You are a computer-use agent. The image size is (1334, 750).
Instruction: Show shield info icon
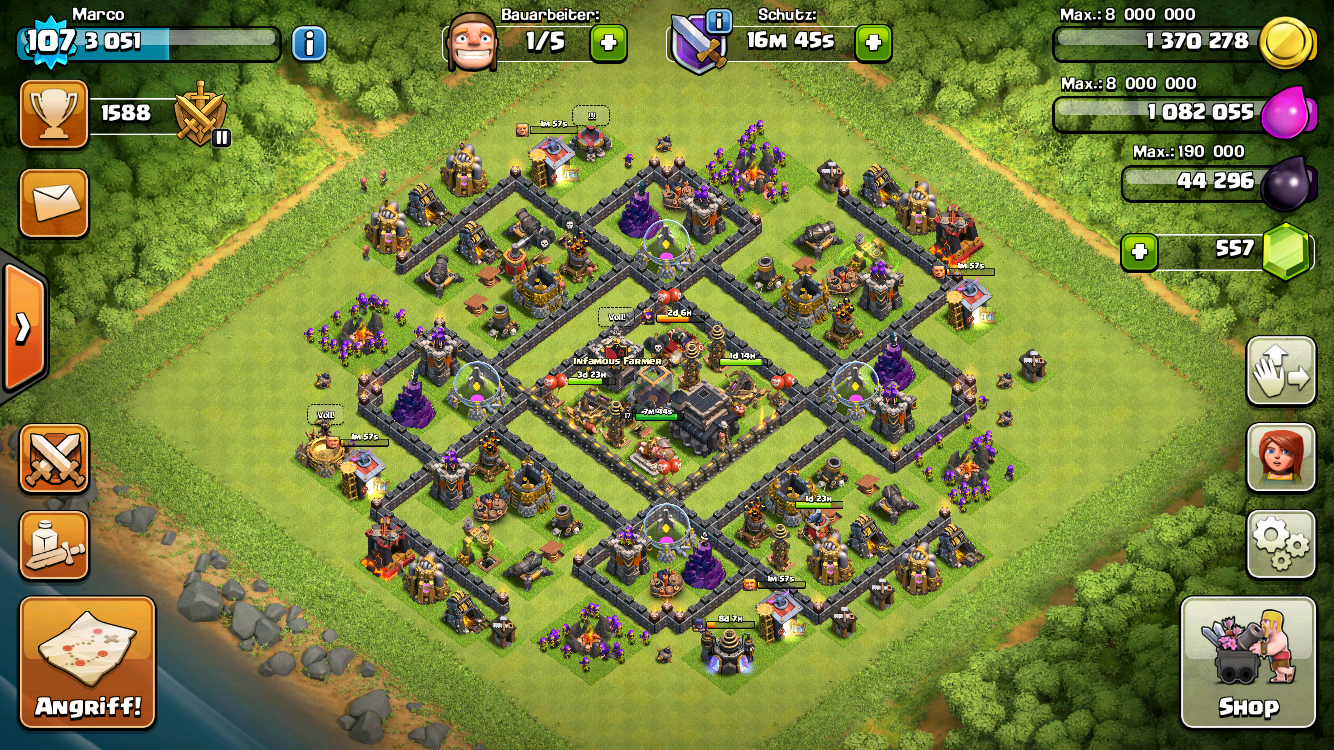point(717,20)
